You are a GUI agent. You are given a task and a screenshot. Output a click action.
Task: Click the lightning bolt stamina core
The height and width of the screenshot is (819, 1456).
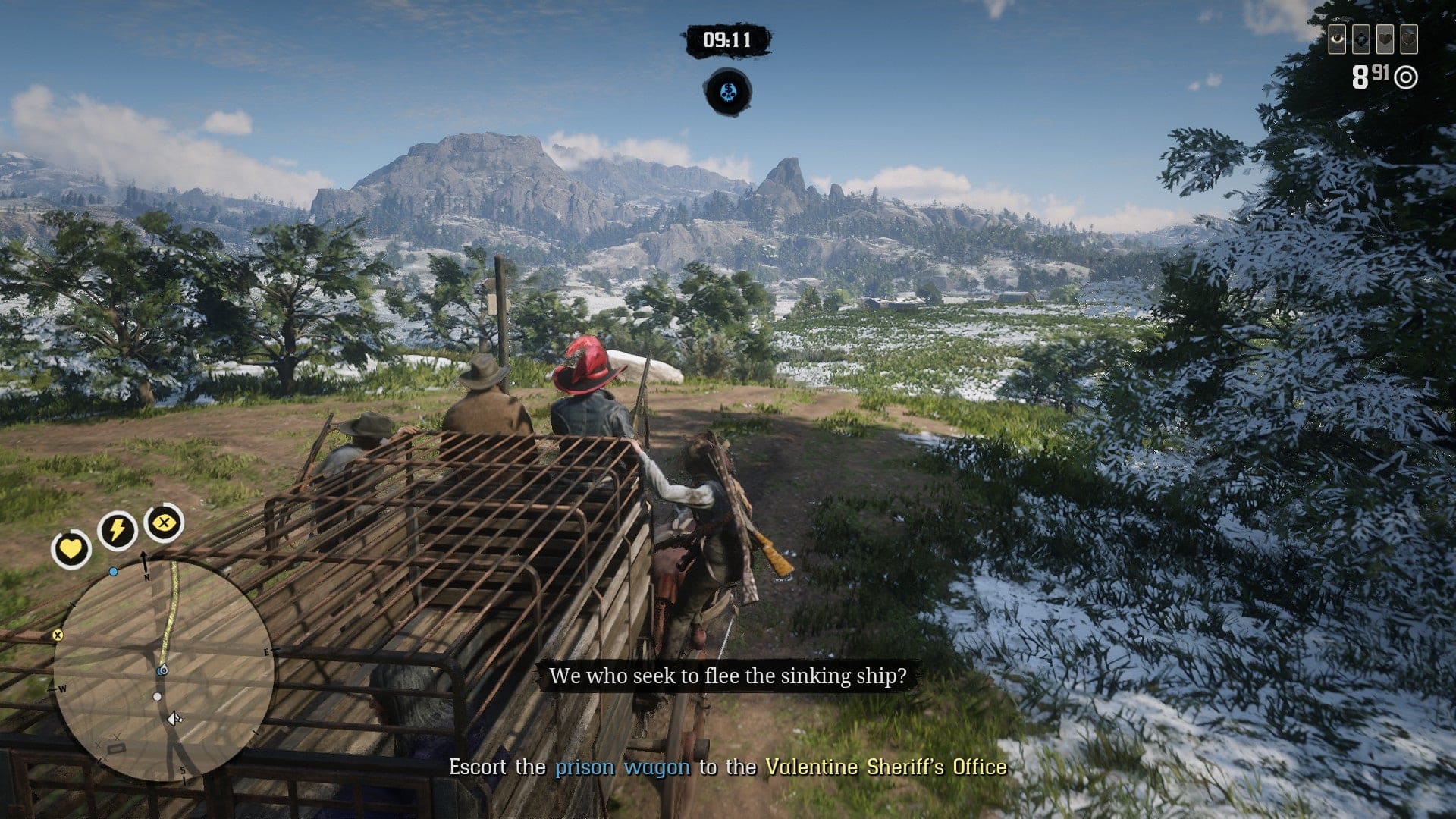click(117, 529)
